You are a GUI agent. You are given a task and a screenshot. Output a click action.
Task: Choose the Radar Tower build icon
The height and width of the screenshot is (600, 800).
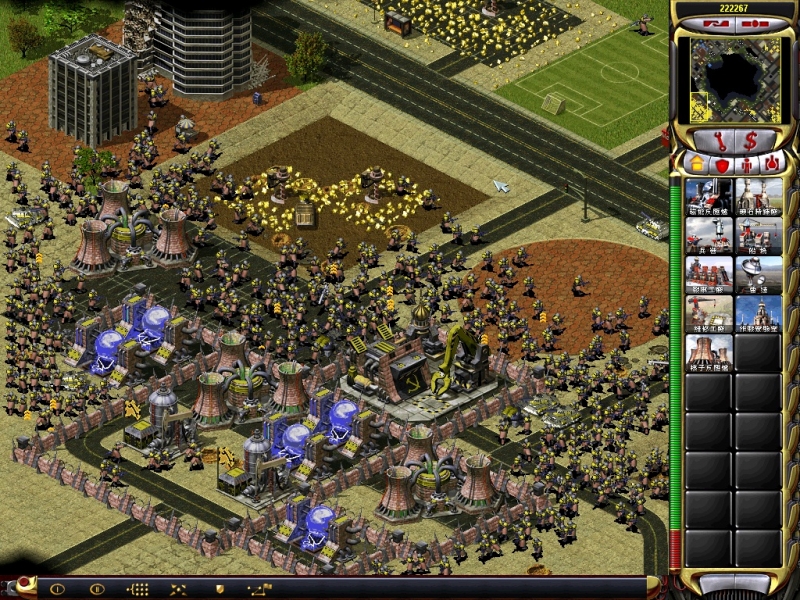[x=759, y=275]
